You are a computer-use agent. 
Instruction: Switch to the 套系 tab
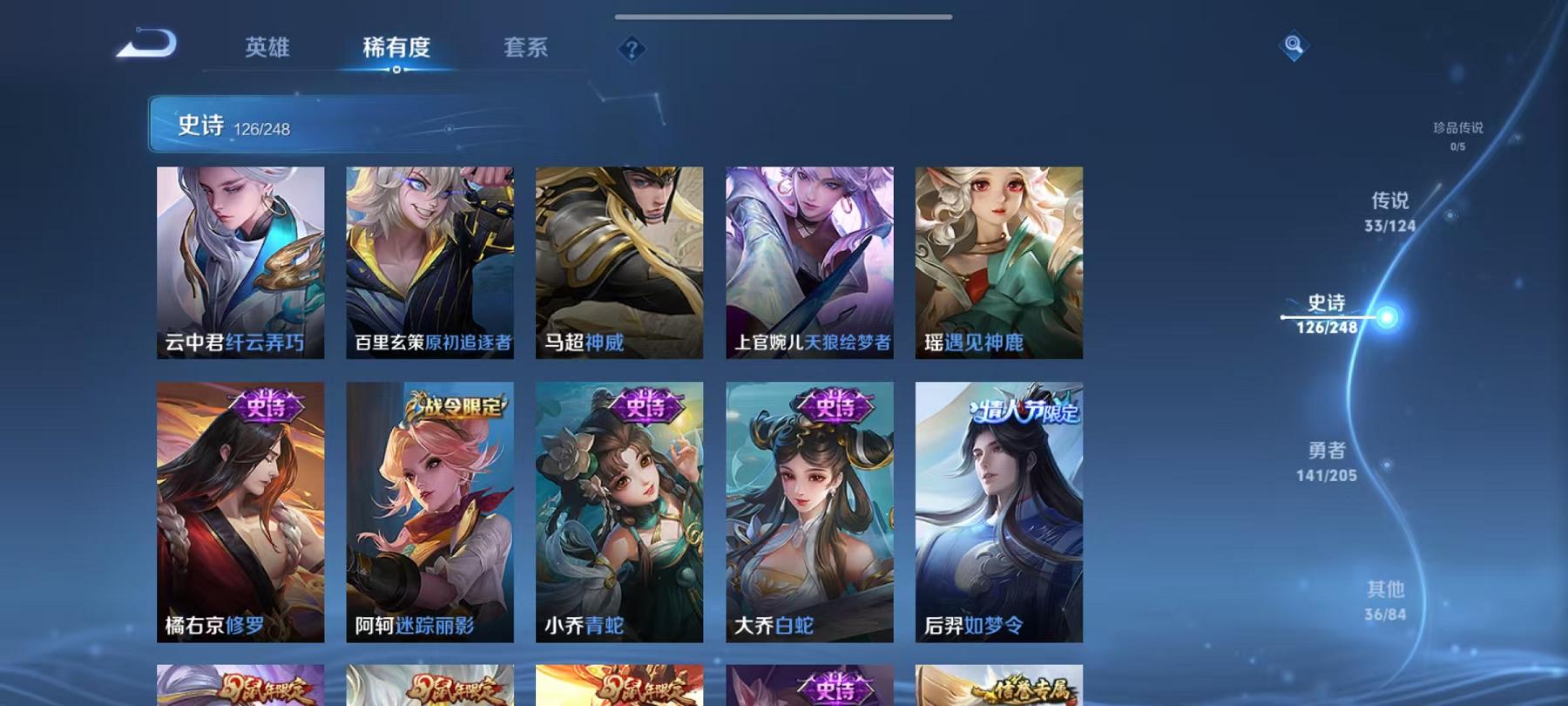tap(527, 49)
